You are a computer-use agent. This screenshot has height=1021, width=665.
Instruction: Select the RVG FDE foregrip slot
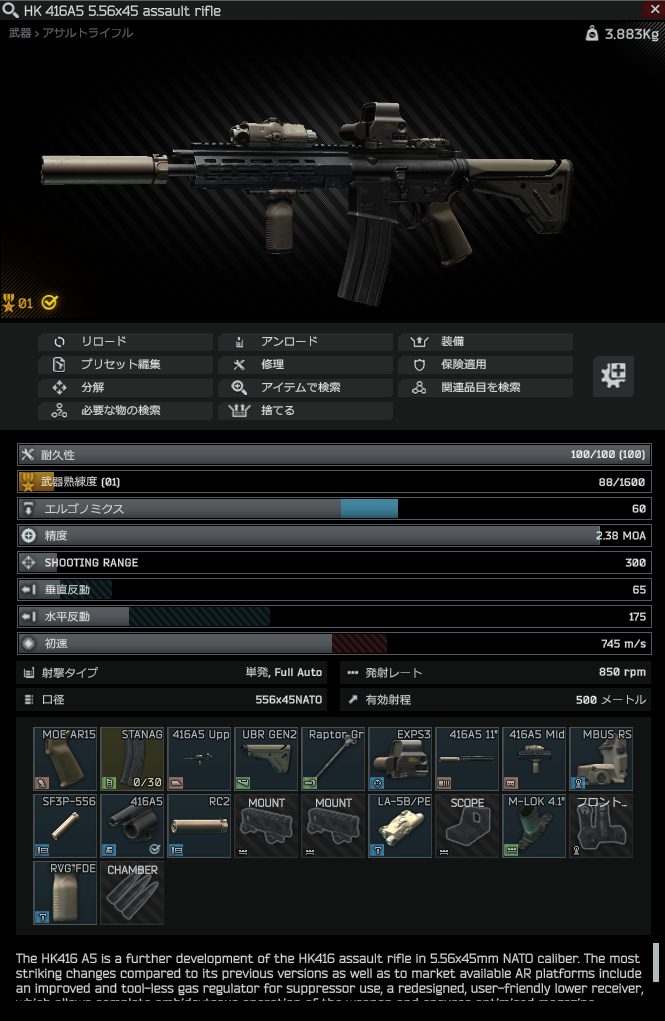pyautogui.click(x=65, y=893)
